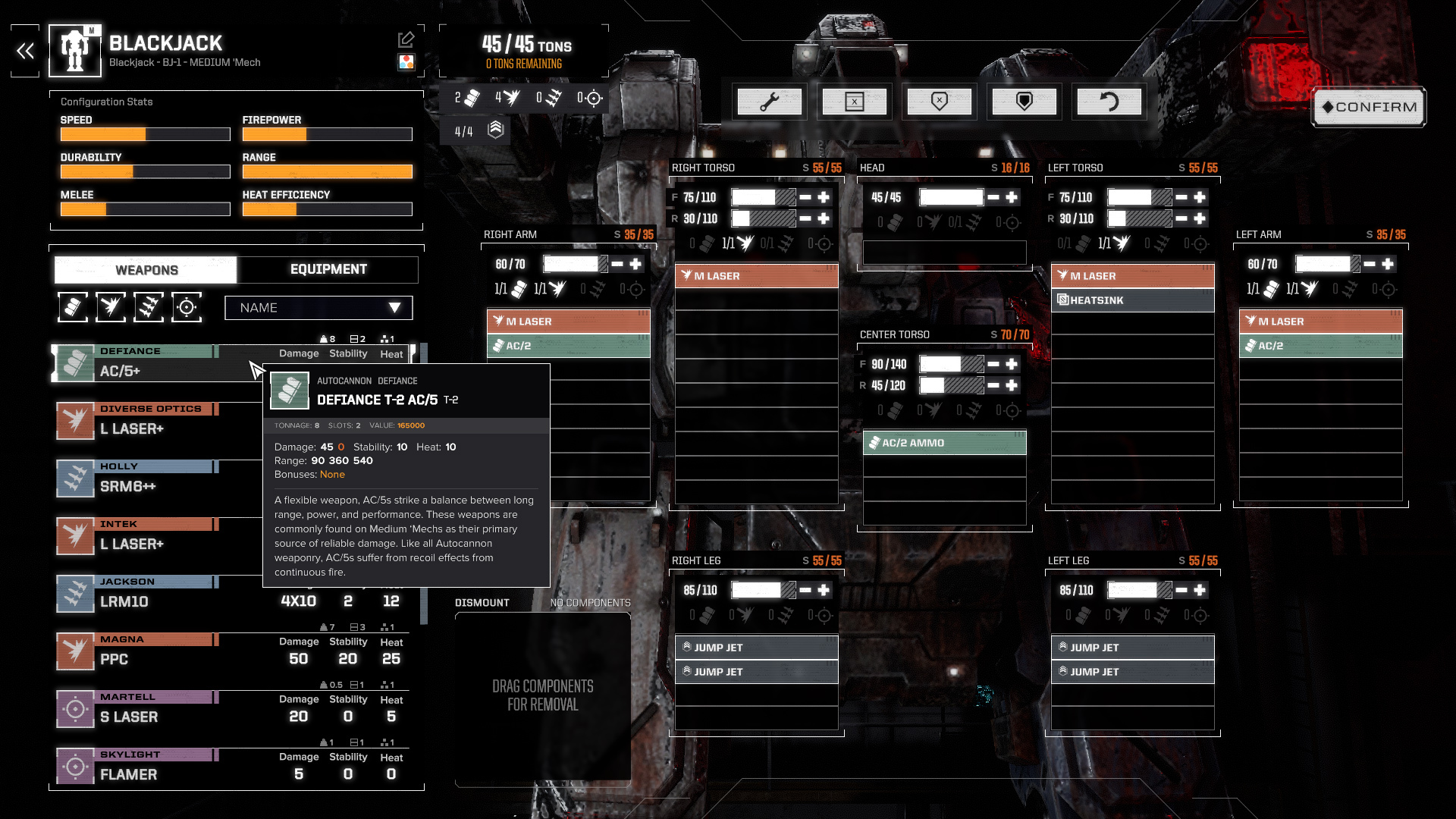Open the NAME sort dropdown

318,308
